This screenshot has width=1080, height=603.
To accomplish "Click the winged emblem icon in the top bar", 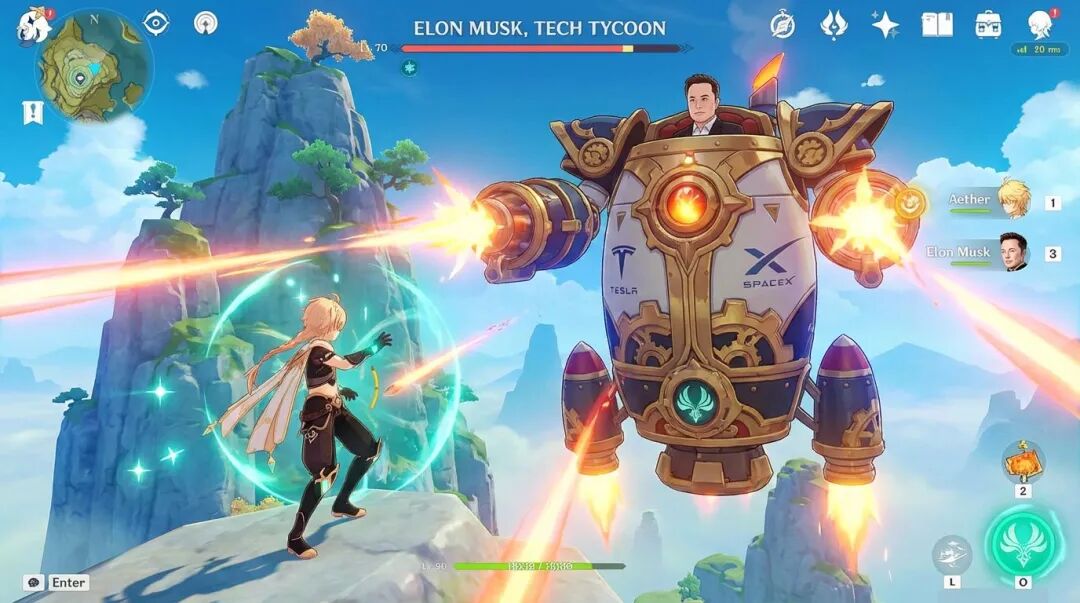I will (833, 25).
